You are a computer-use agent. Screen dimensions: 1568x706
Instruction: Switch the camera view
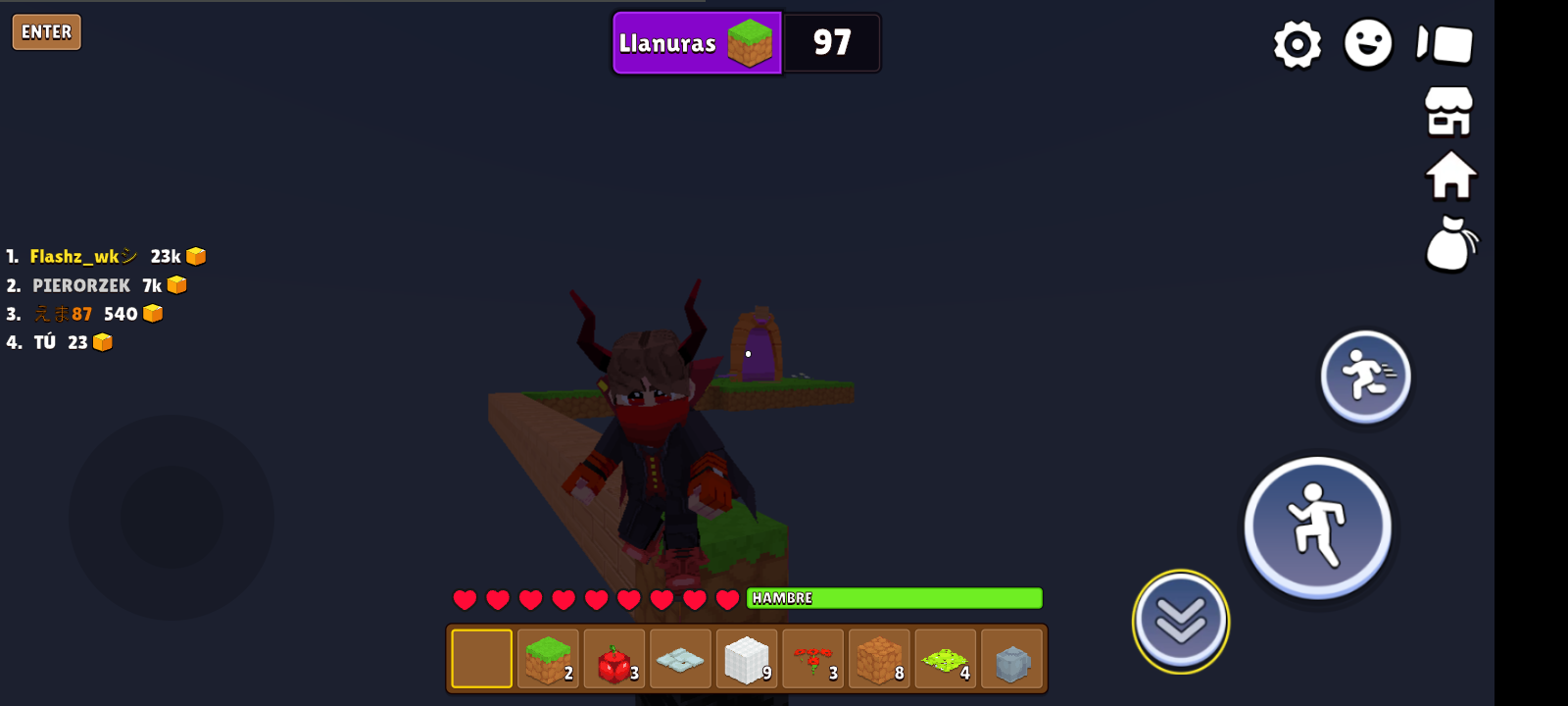click(x=1445, y=44)
